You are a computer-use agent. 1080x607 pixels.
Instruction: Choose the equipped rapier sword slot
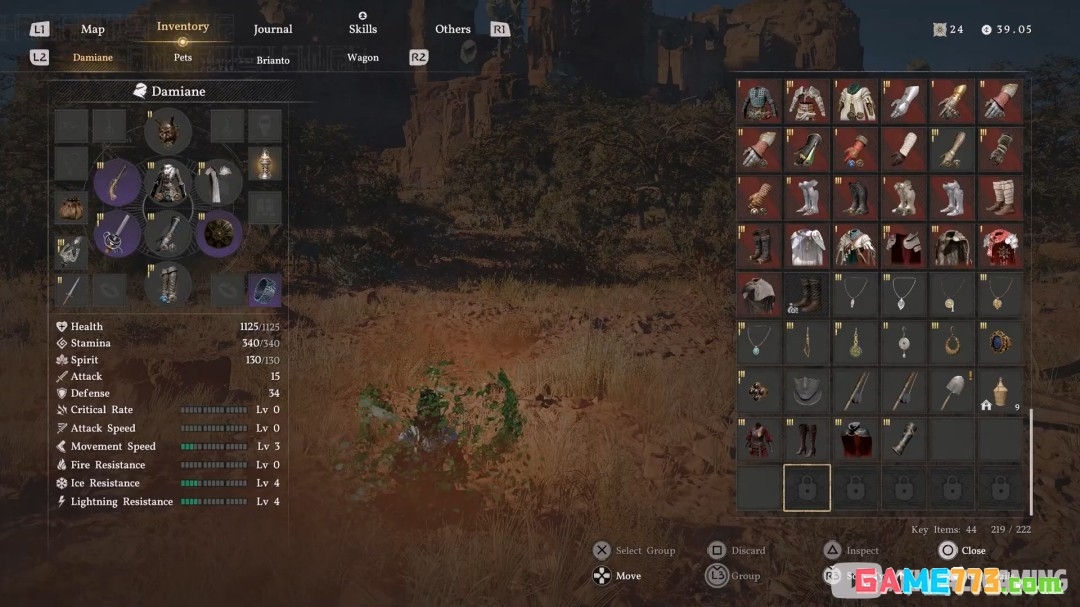(x=116, y=234)
